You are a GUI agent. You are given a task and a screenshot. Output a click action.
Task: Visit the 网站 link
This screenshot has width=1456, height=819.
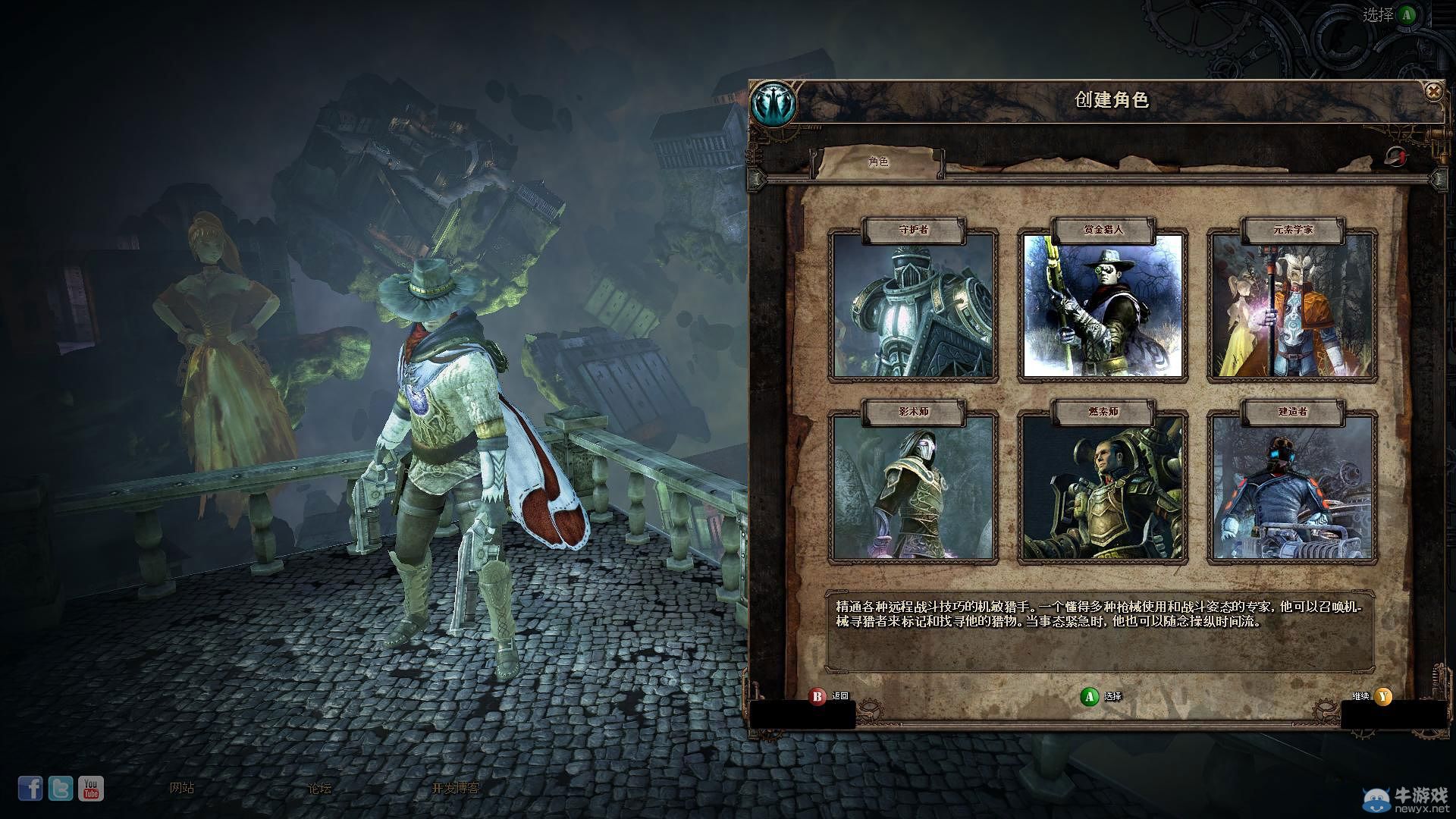(182, 788)
